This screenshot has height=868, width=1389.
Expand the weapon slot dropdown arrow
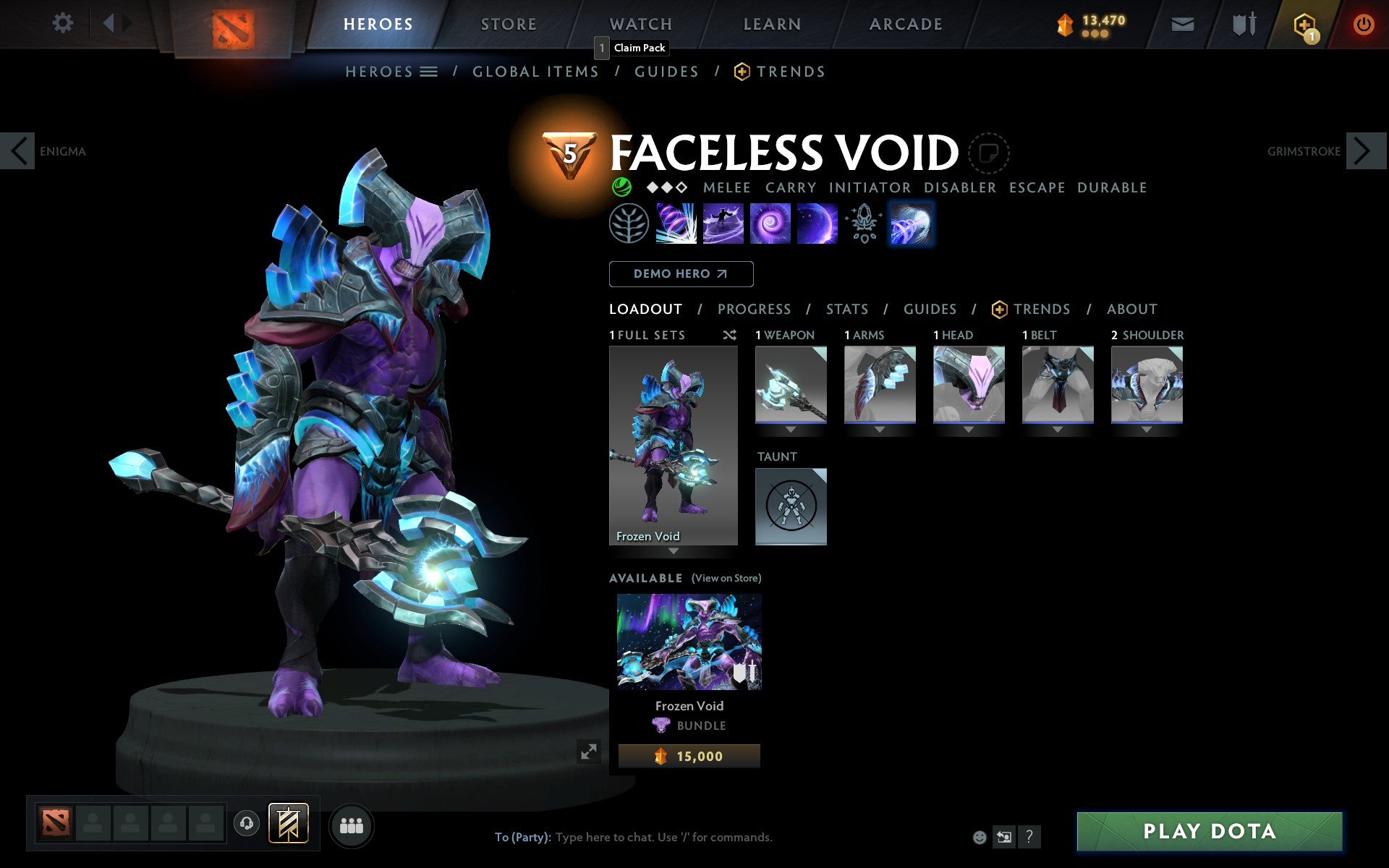click(789, 429)
